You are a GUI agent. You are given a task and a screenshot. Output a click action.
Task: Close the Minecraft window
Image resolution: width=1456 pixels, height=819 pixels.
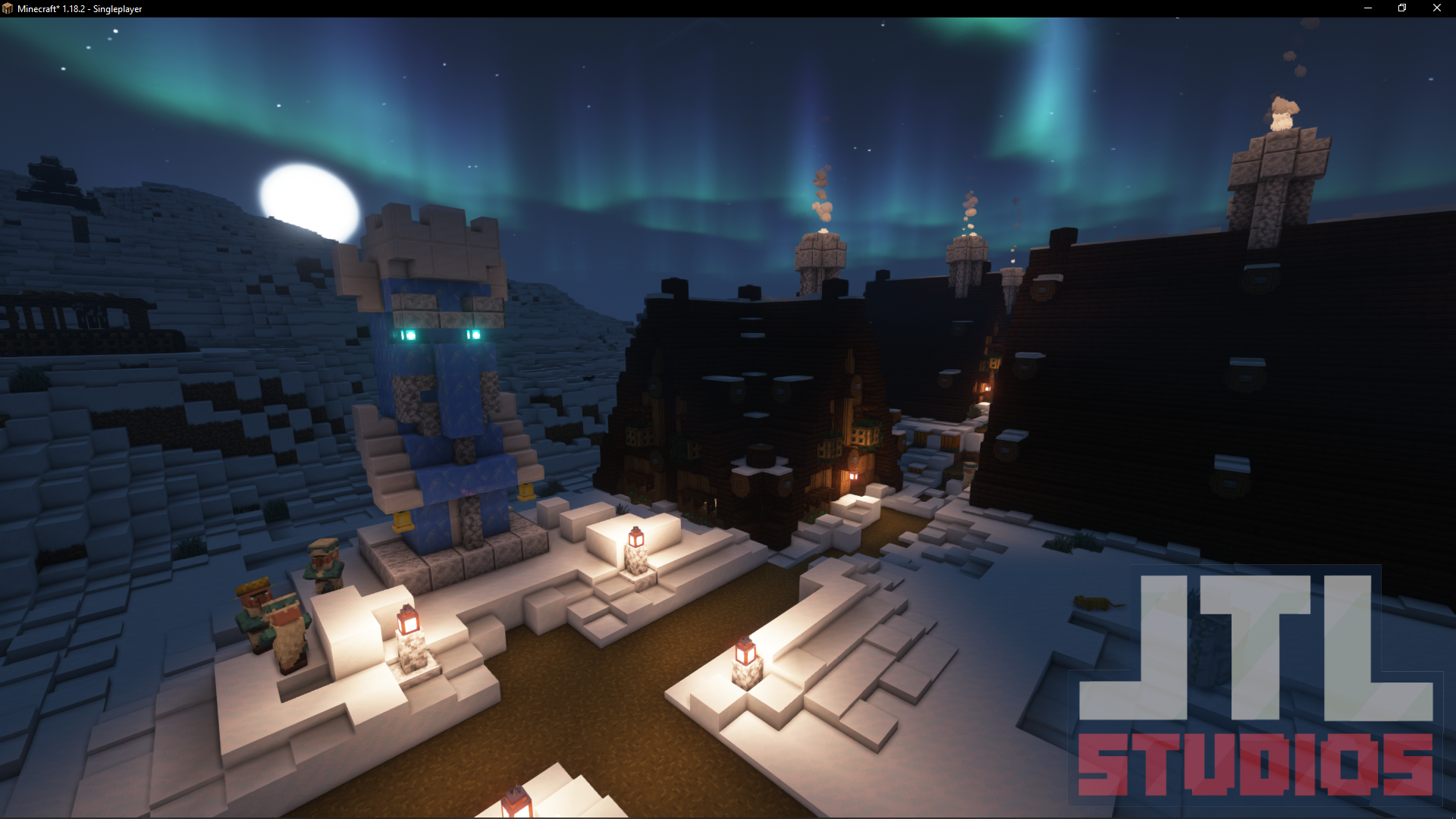[1436, 8]
